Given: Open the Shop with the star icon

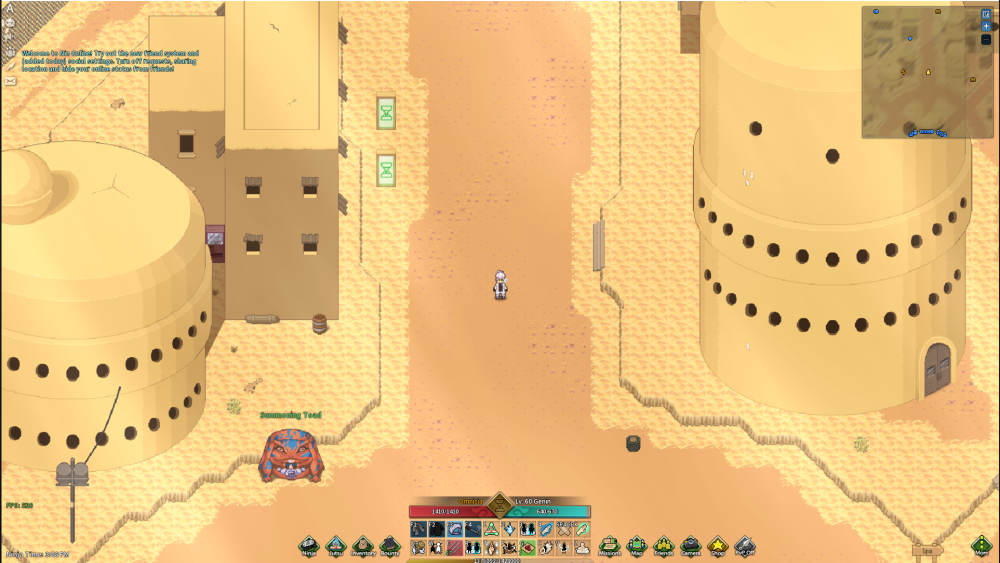Looking at the screenshot, I should (x=717, y=546).
